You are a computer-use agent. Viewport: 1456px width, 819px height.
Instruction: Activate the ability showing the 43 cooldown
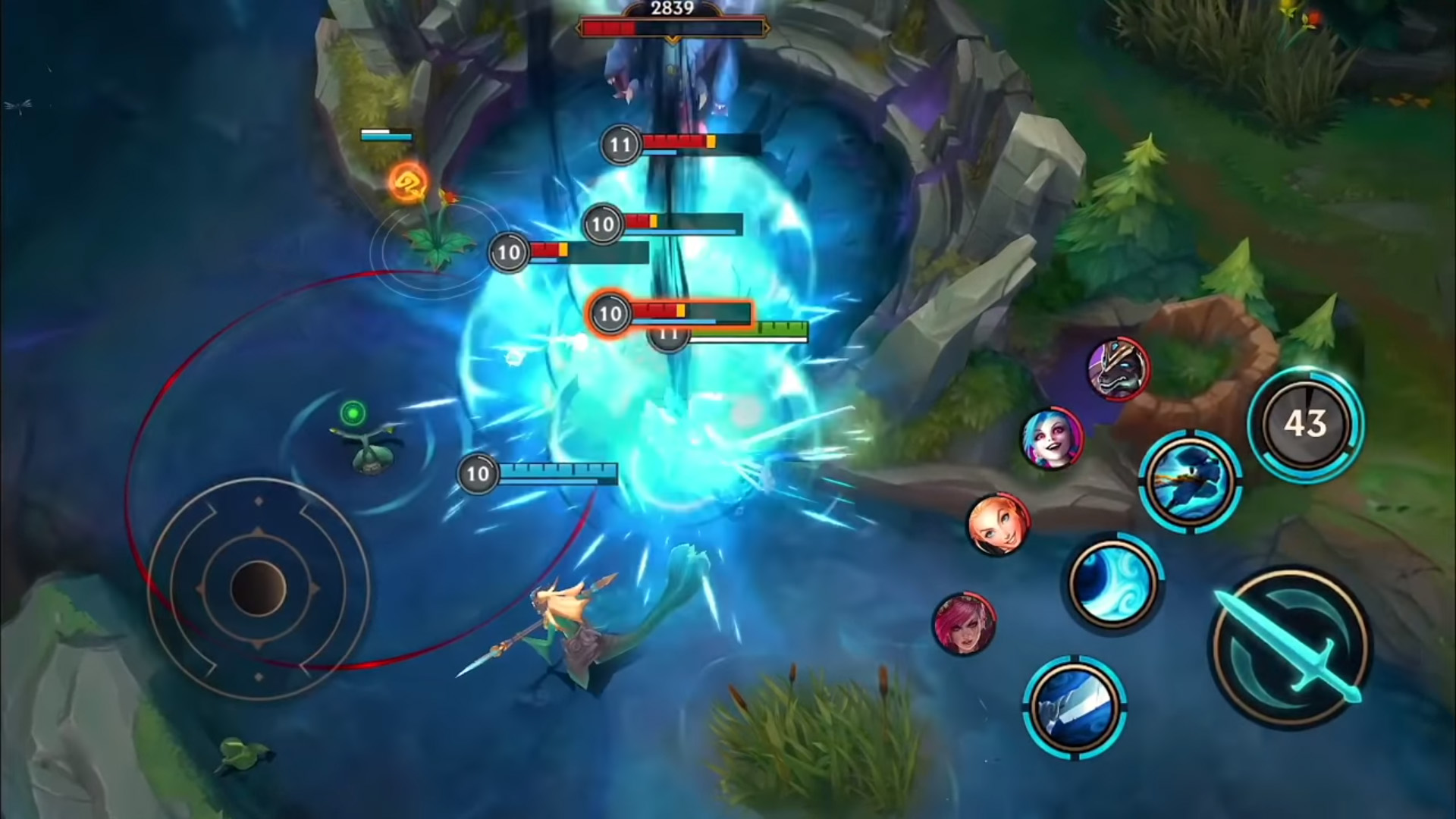(1305, 423)
